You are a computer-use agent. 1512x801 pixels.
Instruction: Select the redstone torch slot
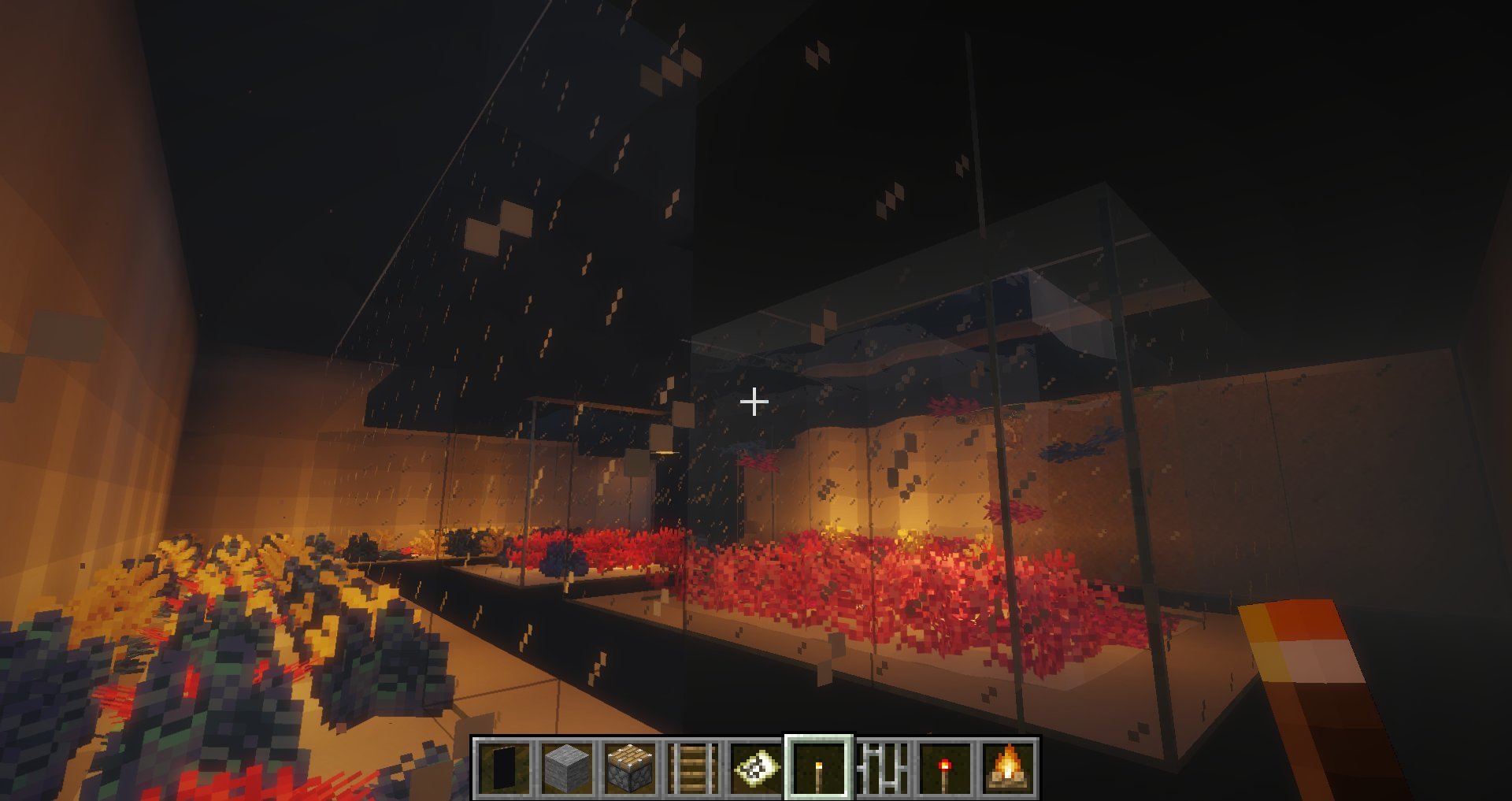(x=945, y=768)
